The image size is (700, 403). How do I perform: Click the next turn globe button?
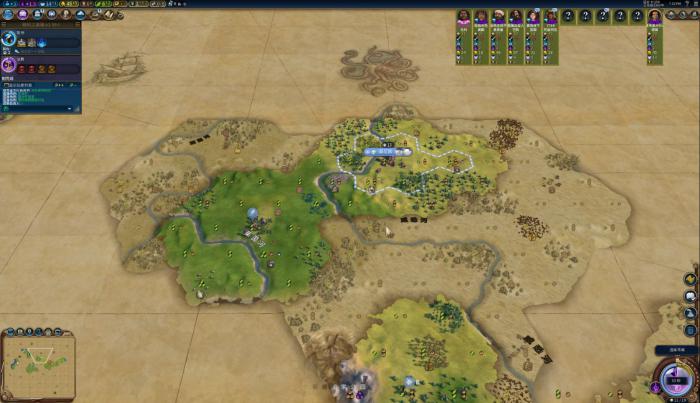point(671,381)
